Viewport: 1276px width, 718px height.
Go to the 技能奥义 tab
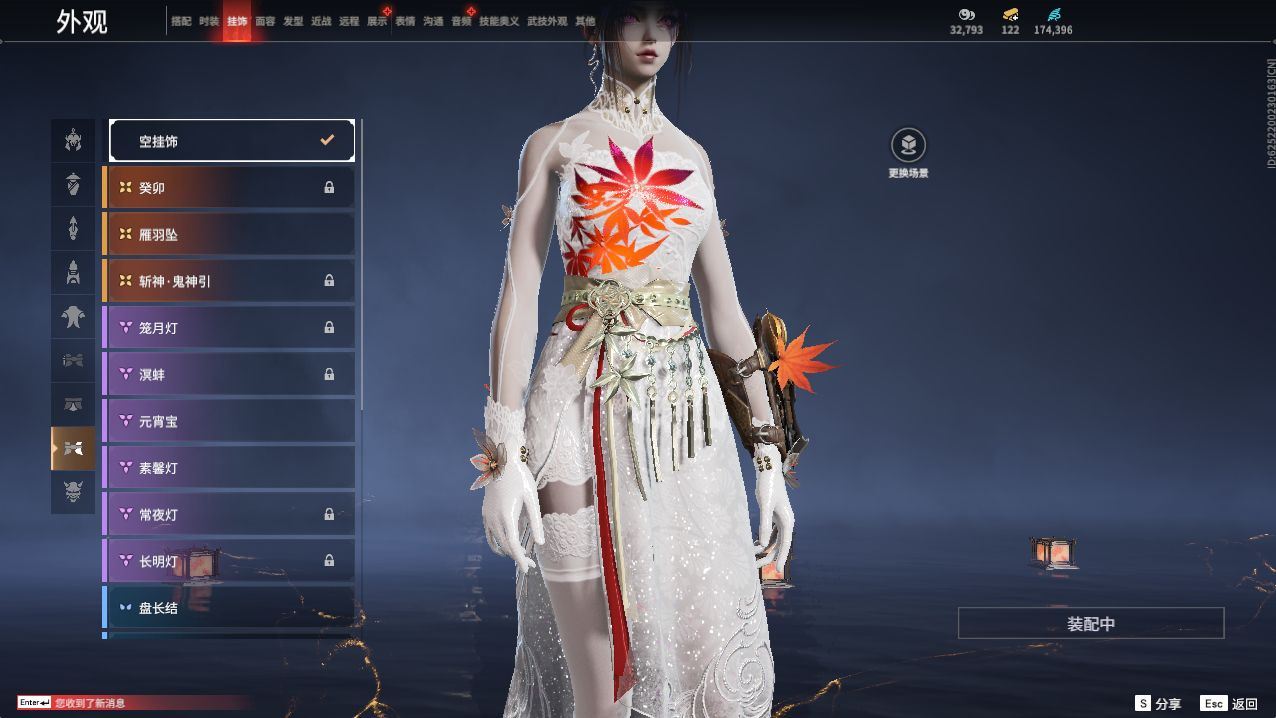pos(499,21)
